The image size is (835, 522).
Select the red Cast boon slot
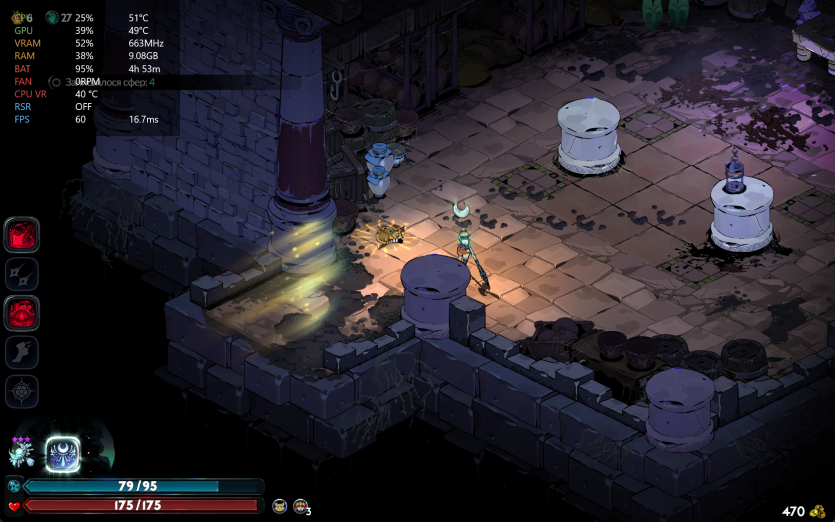coord(22,313)
